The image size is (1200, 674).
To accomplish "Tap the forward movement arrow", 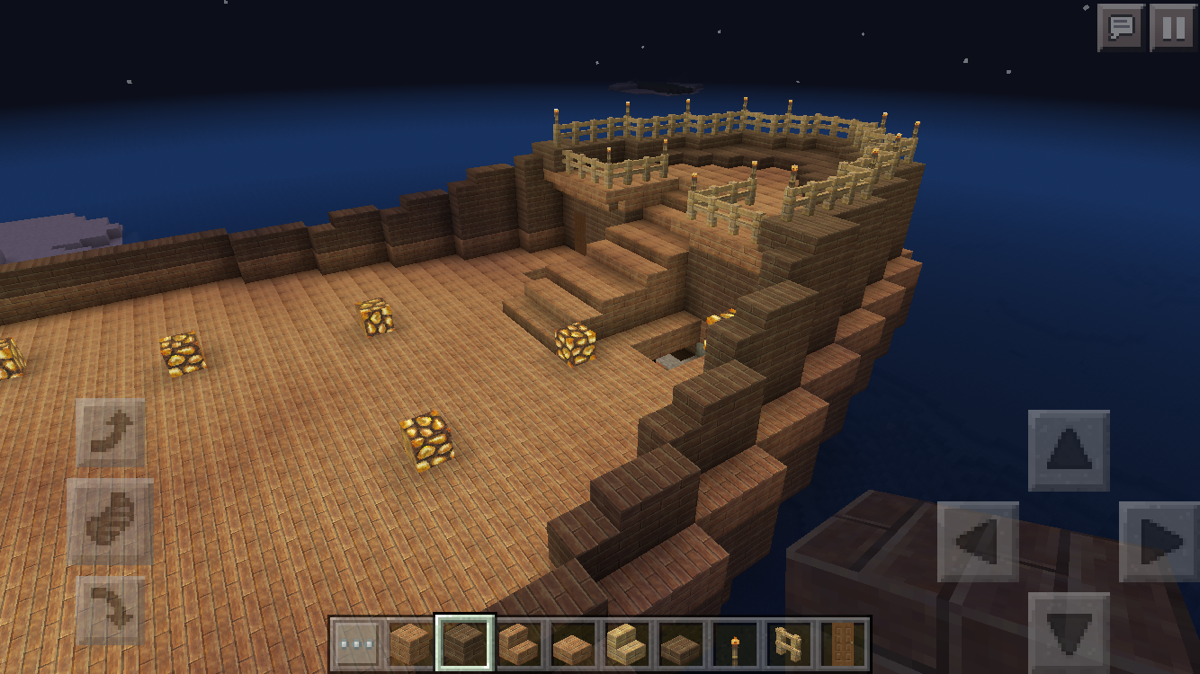I will [1068, 450].
